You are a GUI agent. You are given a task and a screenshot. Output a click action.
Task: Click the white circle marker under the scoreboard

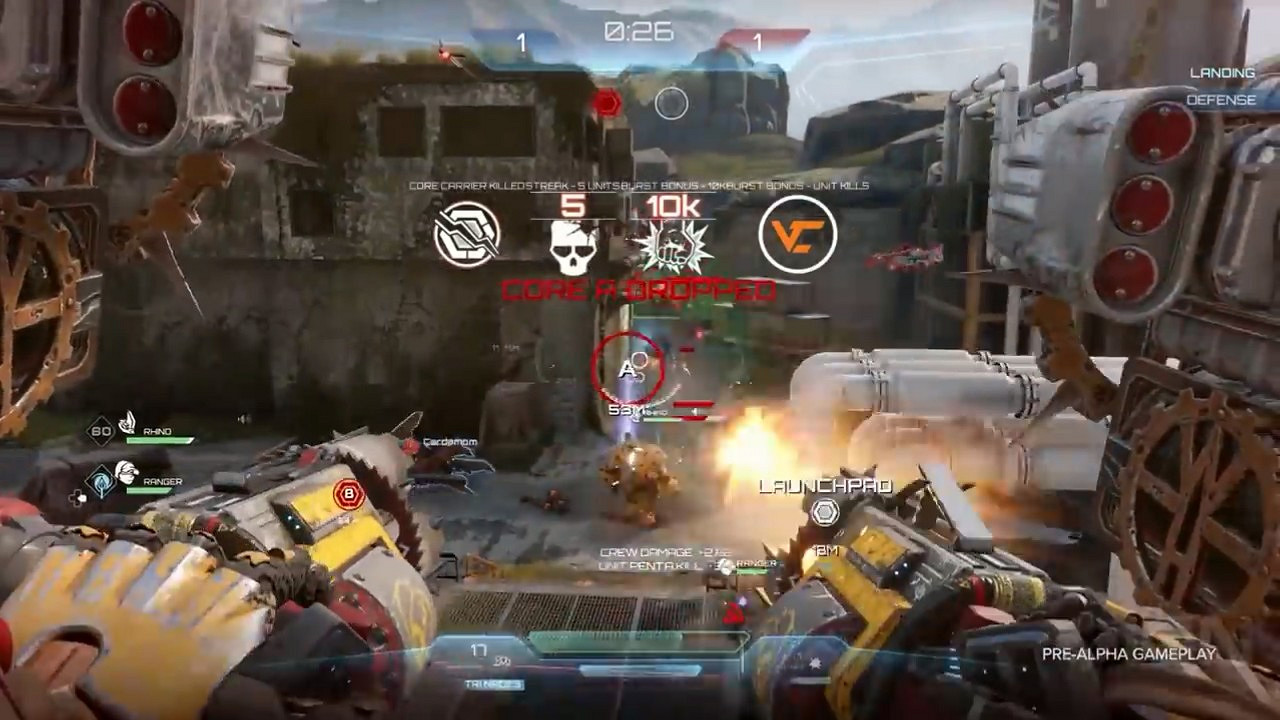[671, 103]
